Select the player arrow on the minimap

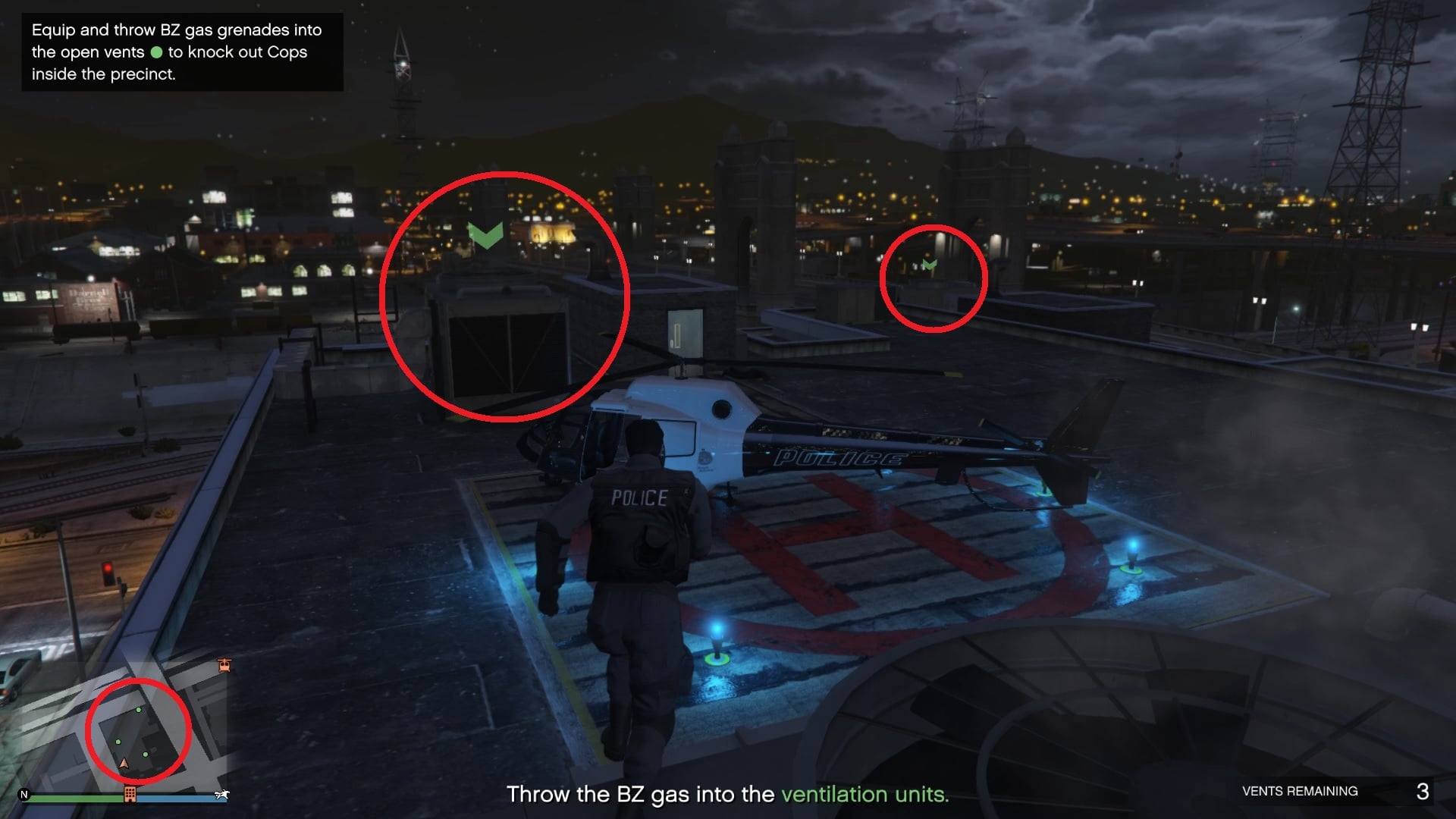pyautogui.click(x=124, y=764)
